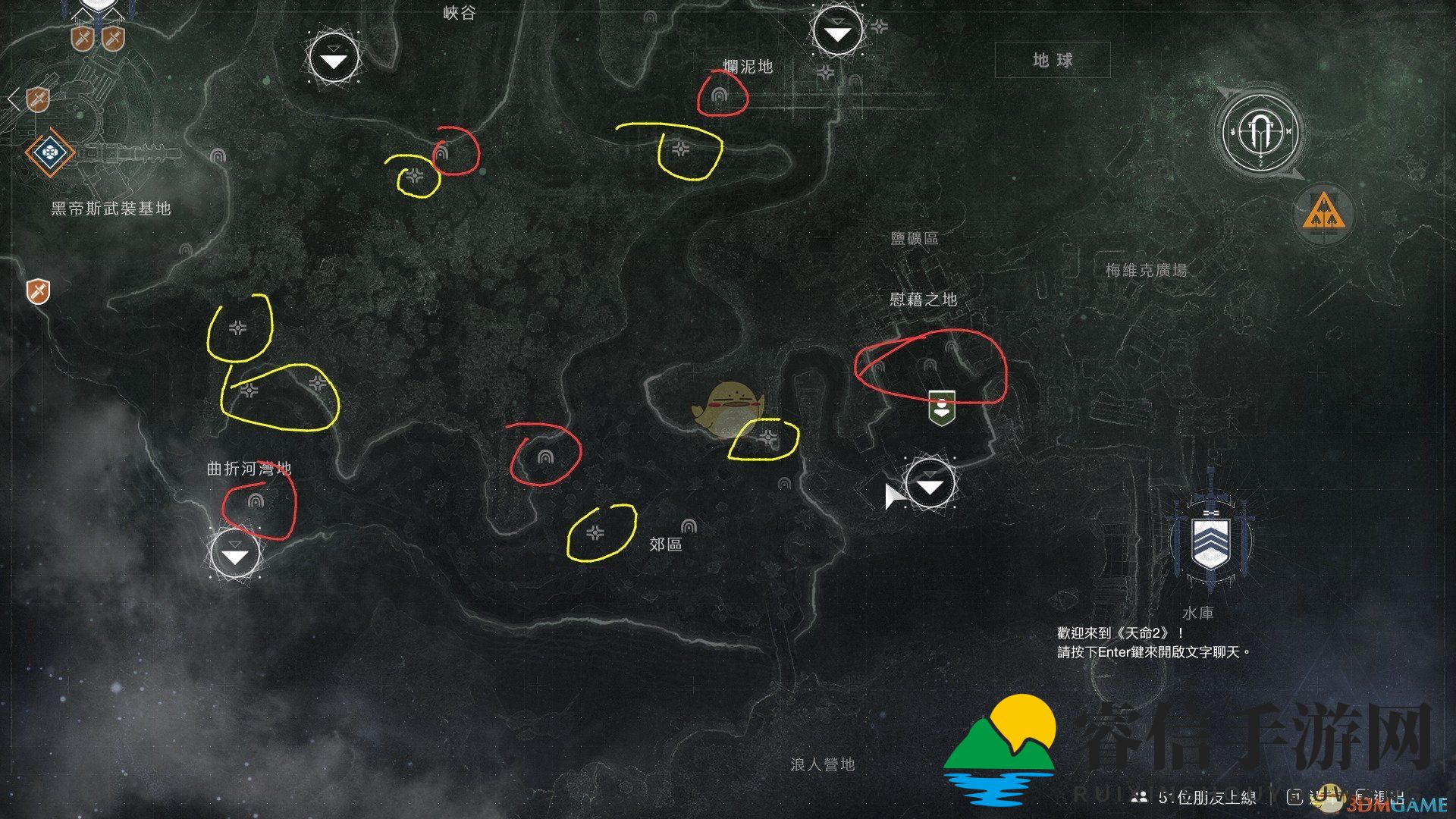This screenshot has height=819, width=1456.
Task: Select the yellow-circled resource node near 郊區
Action: (x=597, y=533)
